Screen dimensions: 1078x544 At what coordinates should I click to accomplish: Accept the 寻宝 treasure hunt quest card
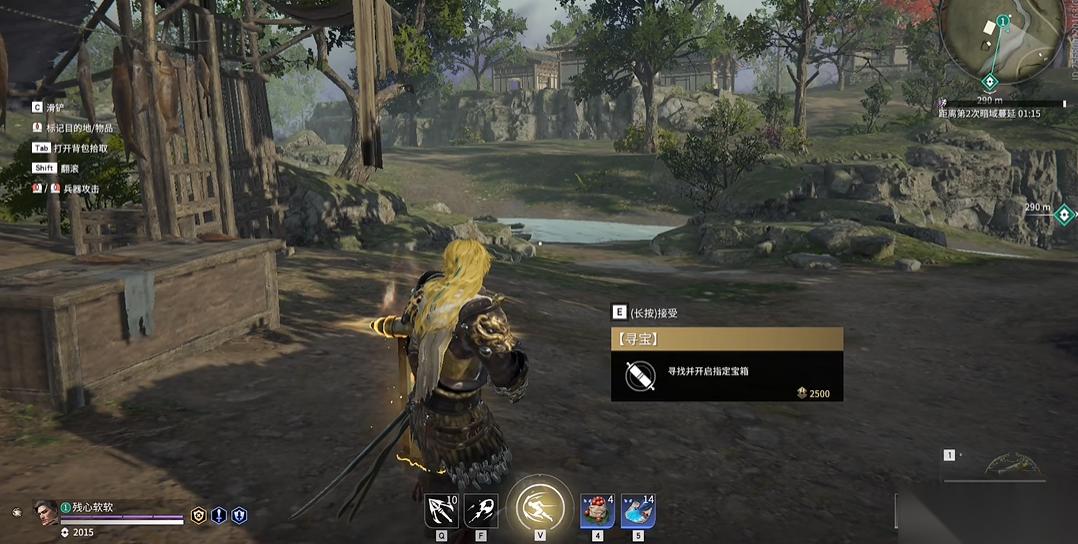(726, 365)
